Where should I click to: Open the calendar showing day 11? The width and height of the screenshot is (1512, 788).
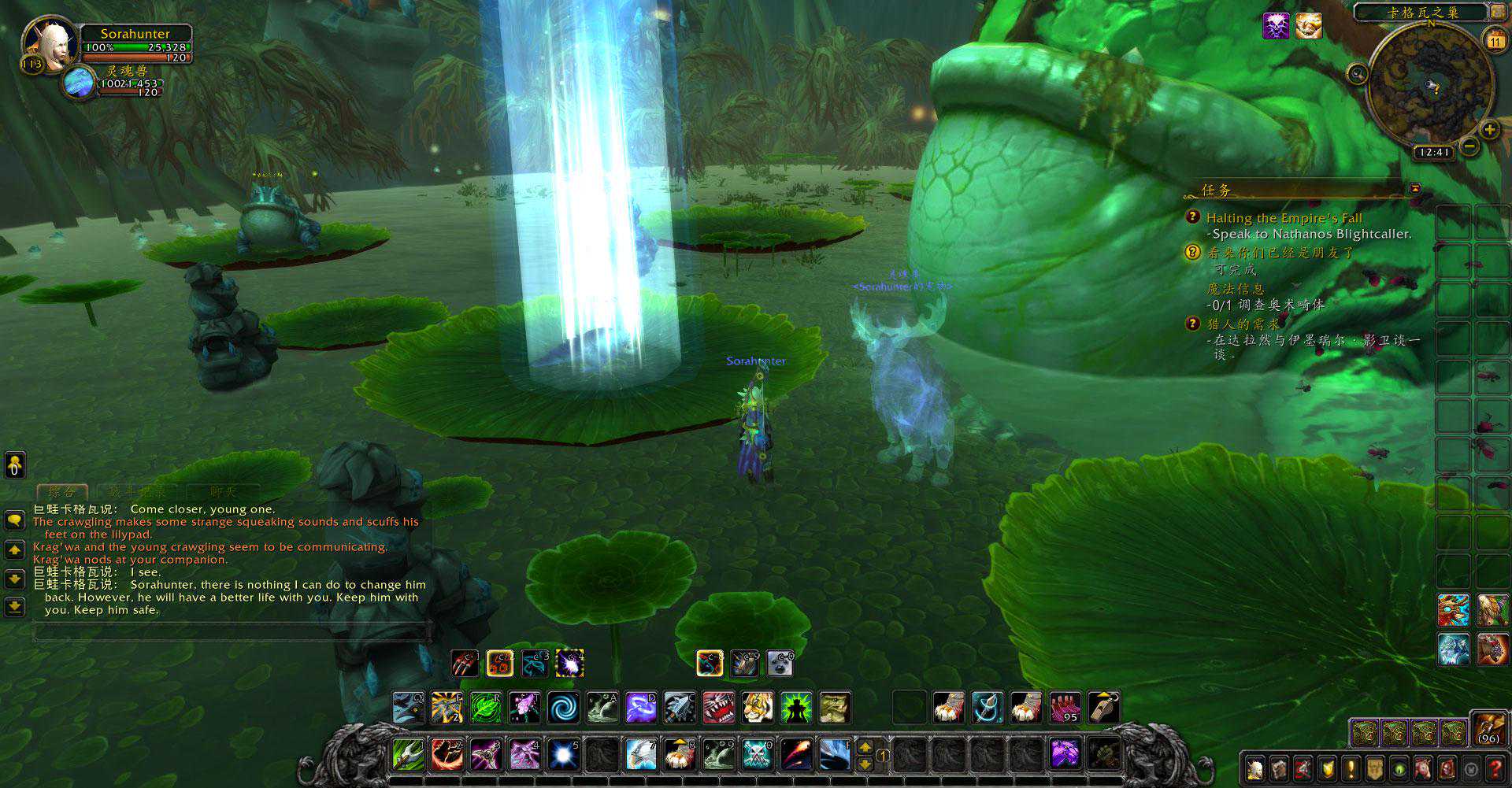click(x=1494, y=39)
